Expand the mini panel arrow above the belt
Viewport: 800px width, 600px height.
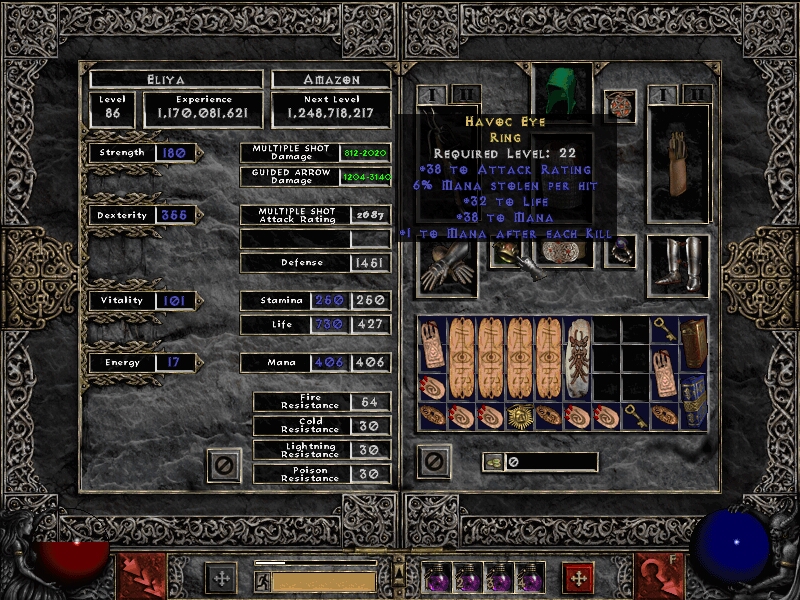tap(400, 562)
